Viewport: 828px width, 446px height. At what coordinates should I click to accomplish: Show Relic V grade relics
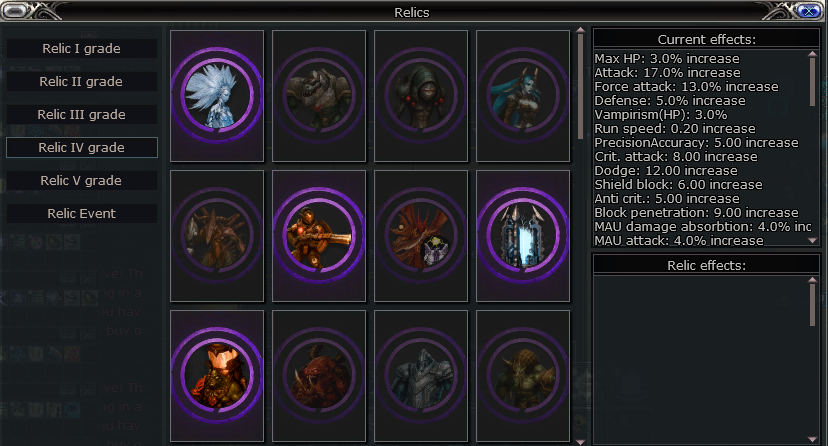pyautogui.click(x=82, y=180)
